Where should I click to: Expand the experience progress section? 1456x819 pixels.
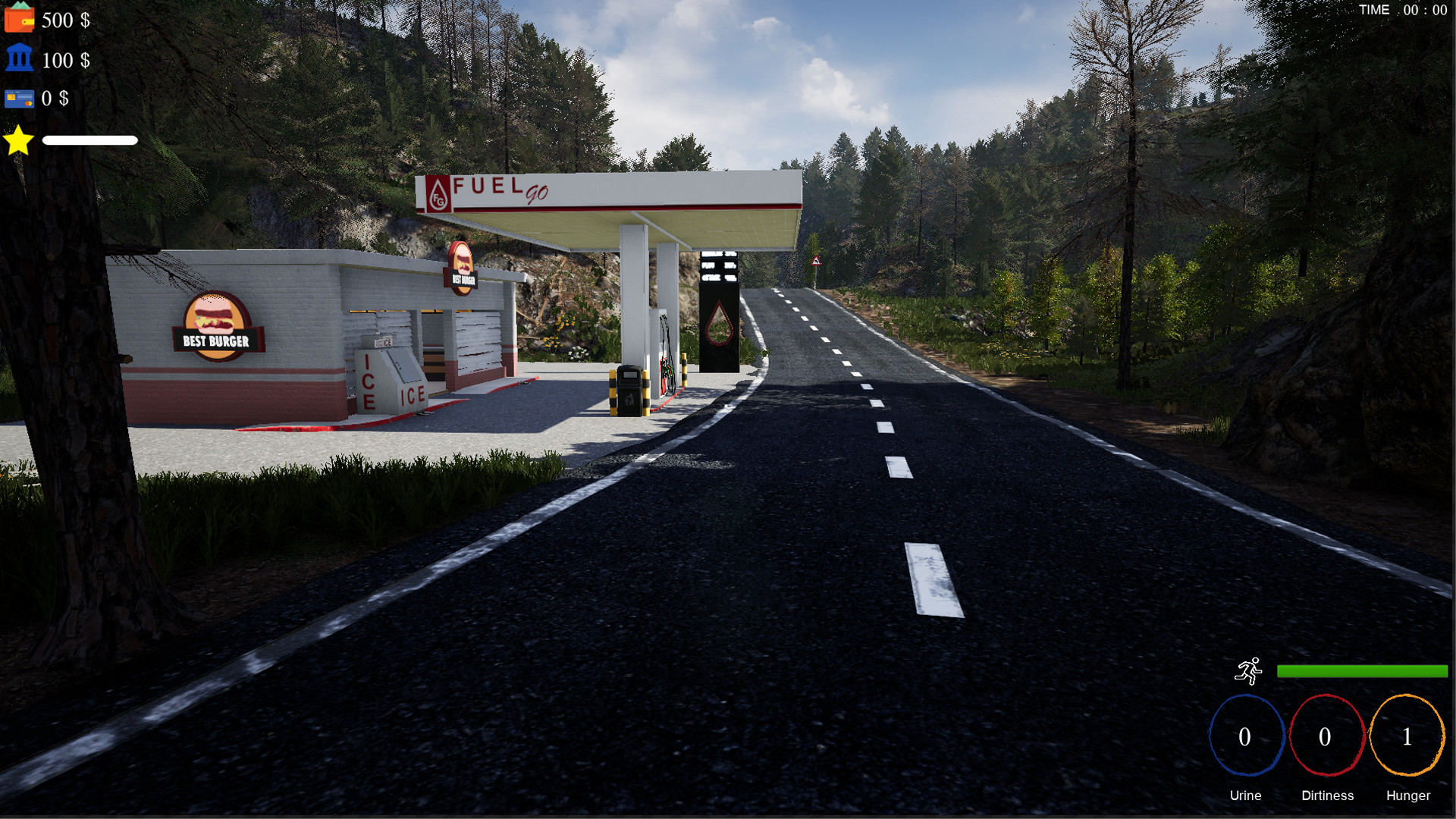pos(89,140)
